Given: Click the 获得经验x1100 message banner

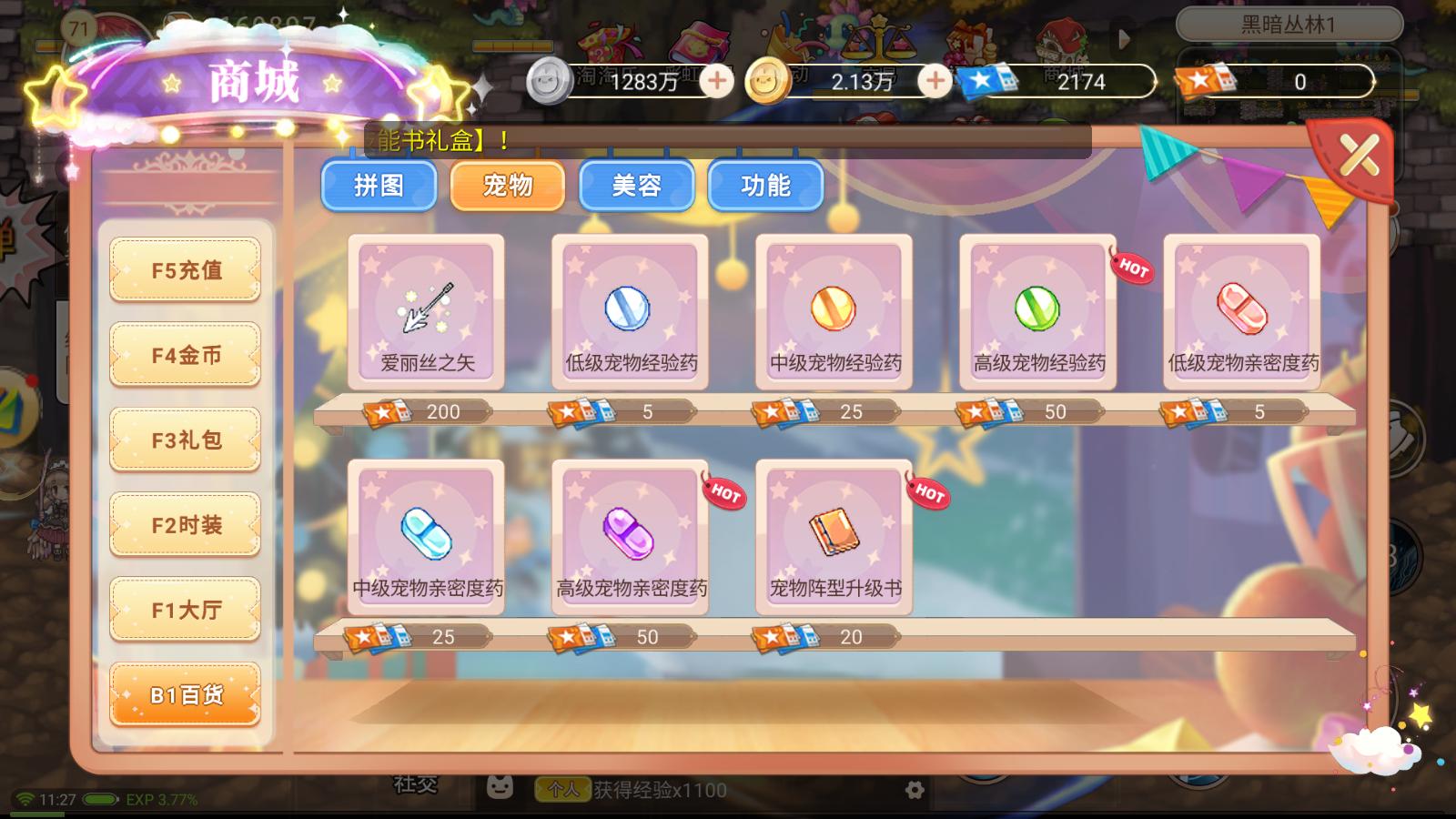Looking at the screenshot, I should click(x=658, y=791).
